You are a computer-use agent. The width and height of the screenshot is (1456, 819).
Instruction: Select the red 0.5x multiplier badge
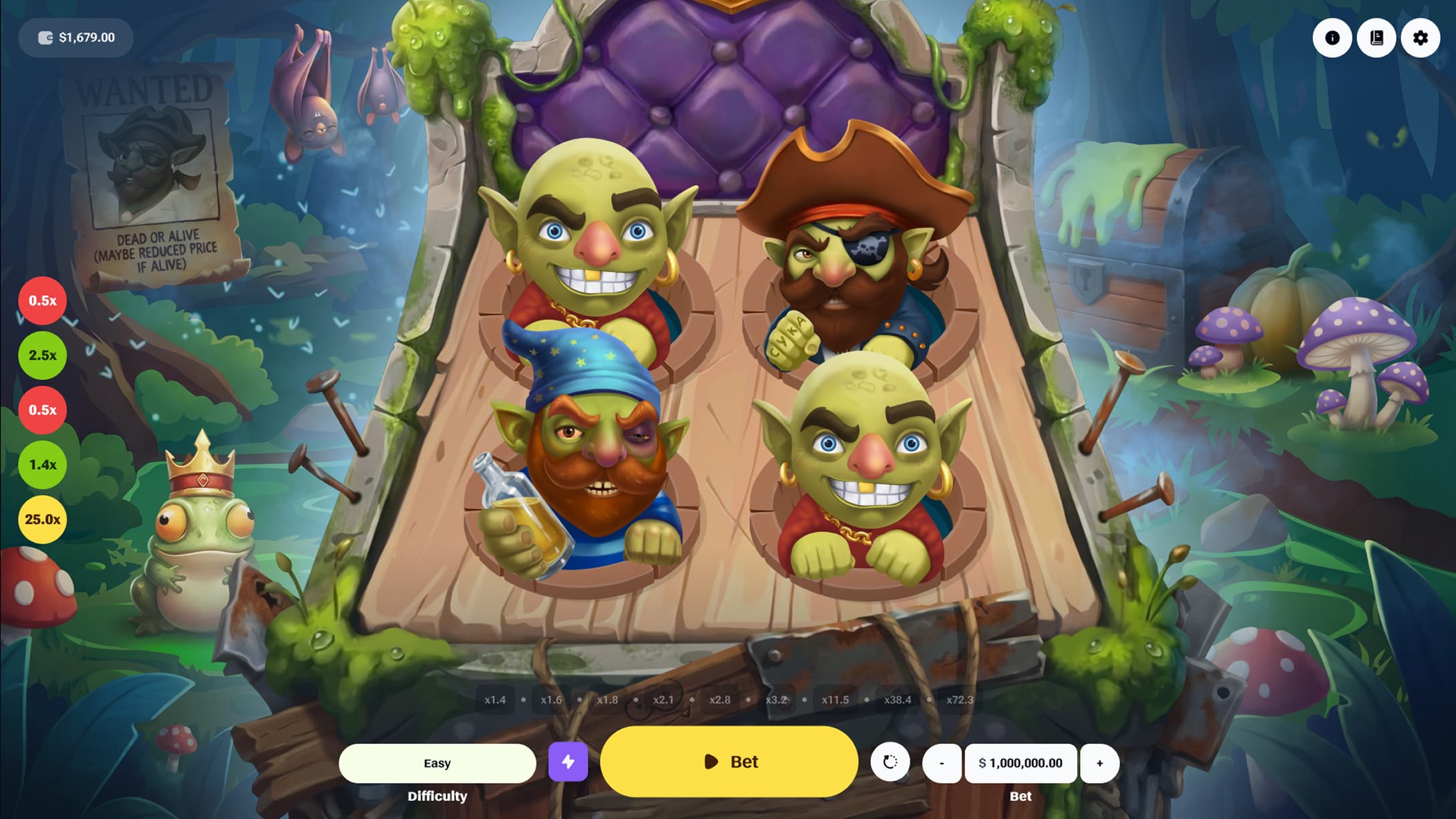click(42, 301)
